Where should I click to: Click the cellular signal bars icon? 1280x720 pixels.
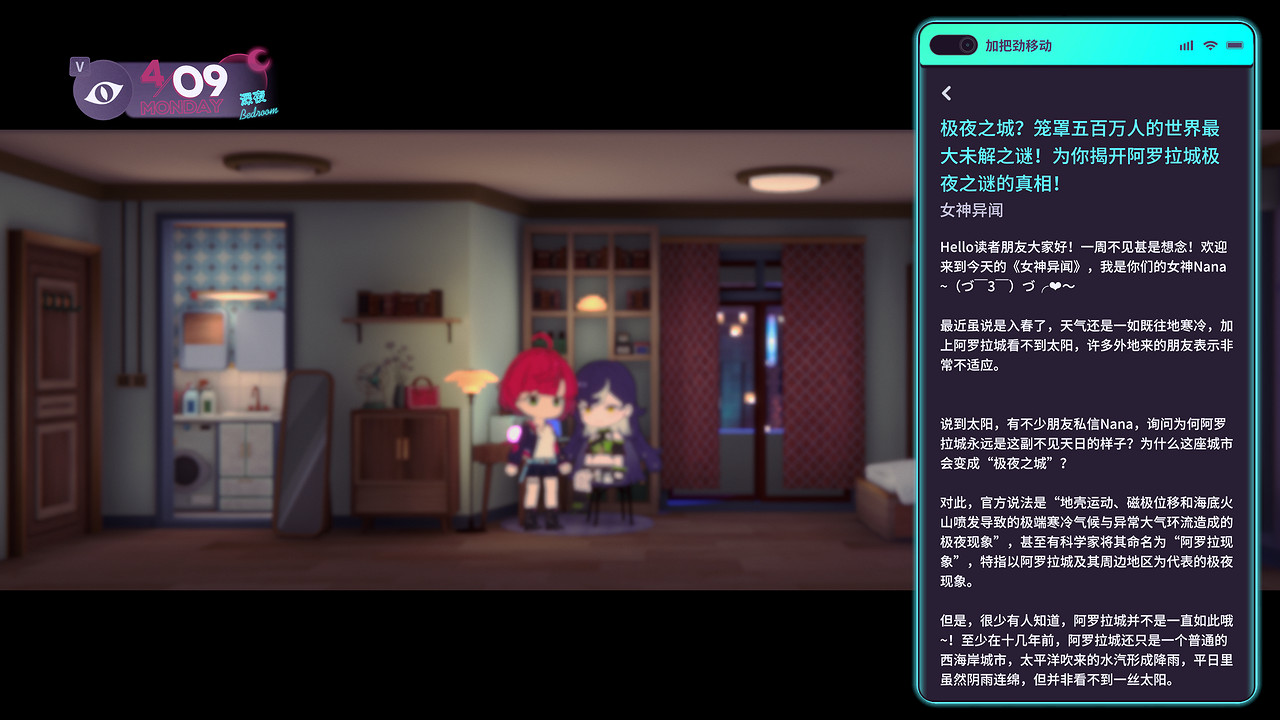tap(1186, 44)
